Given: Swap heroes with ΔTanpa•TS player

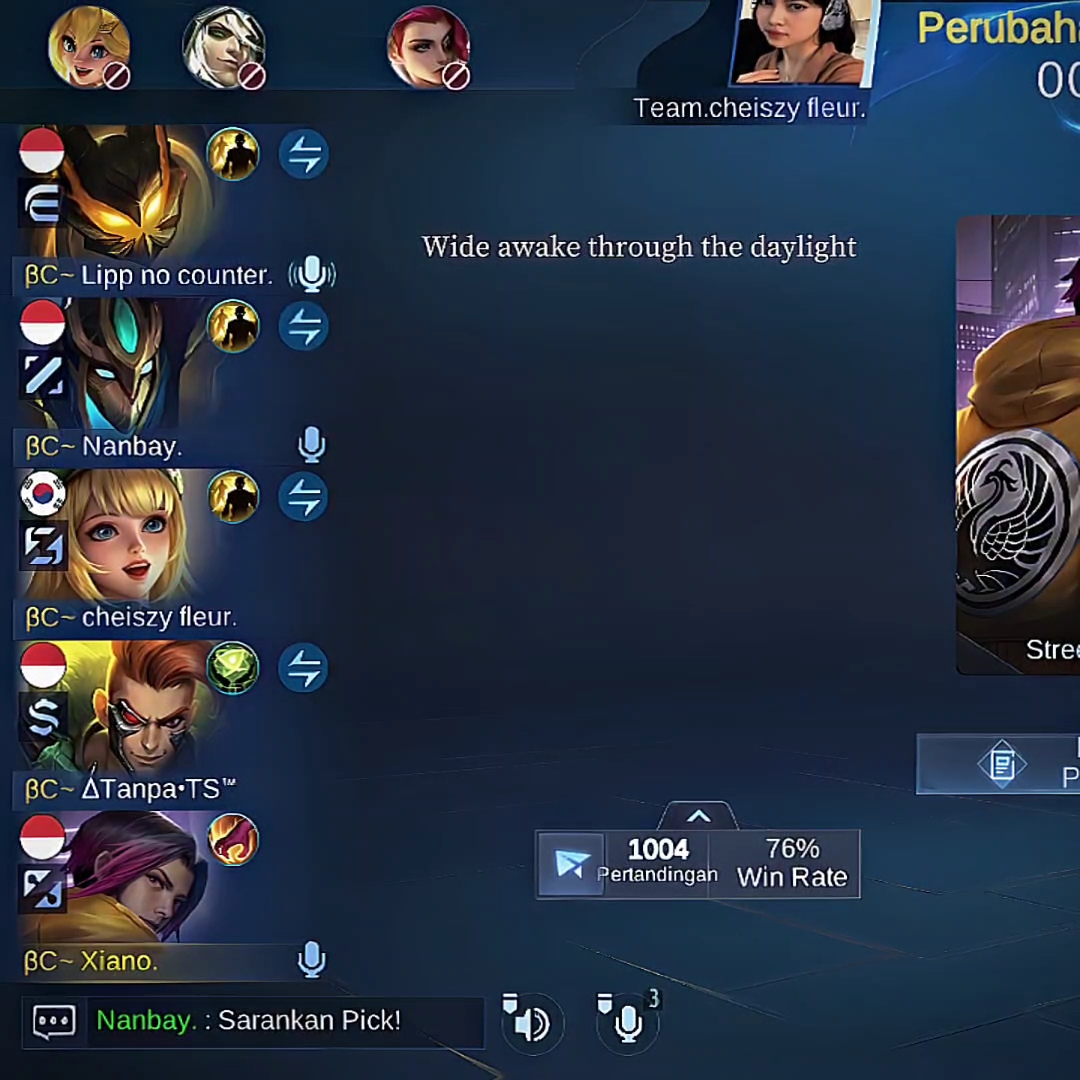Looking at the screenshot, I should click(303, 669).
